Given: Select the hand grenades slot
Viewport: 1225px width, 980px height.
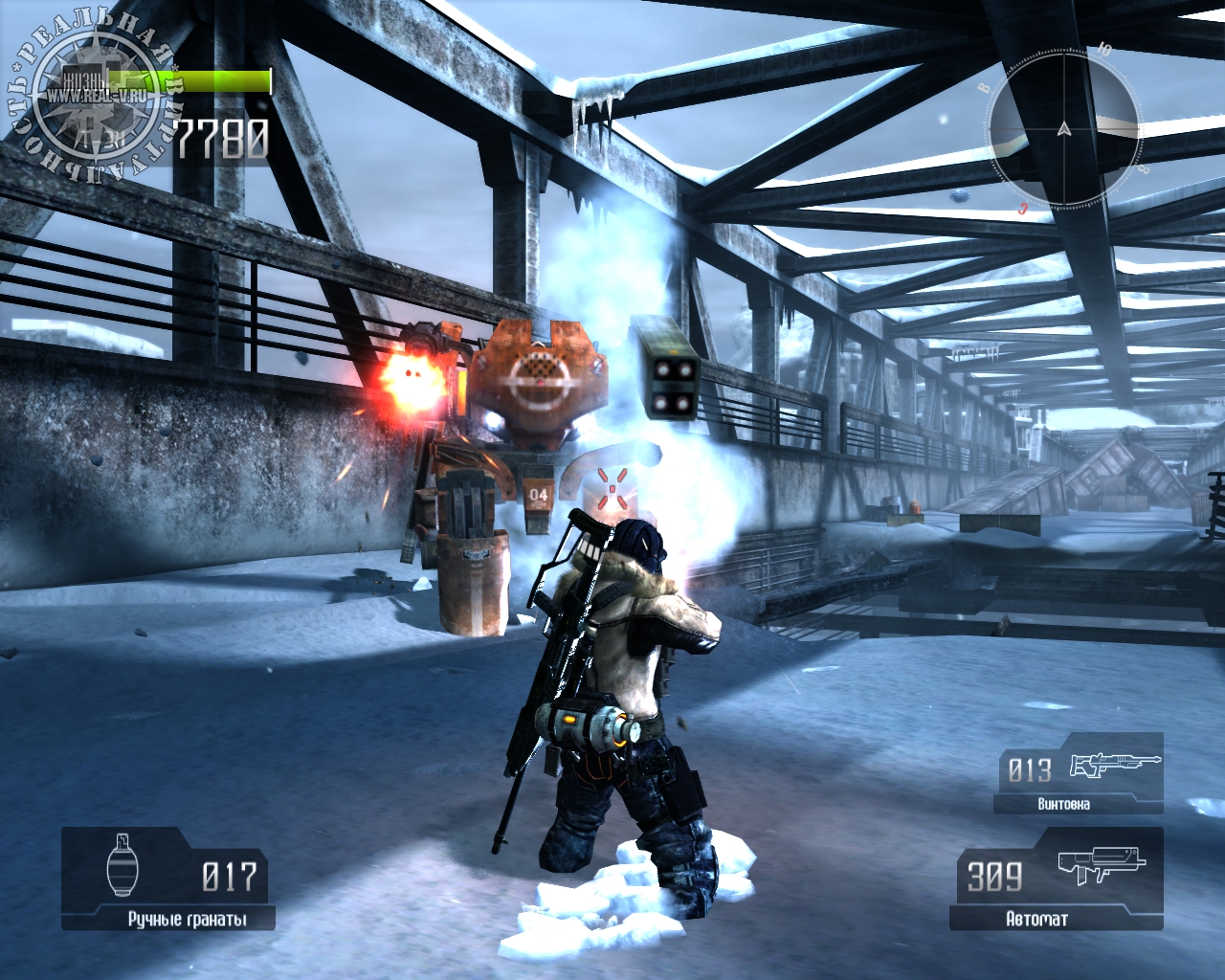Looking at the screenshot, I should point(169,879).
